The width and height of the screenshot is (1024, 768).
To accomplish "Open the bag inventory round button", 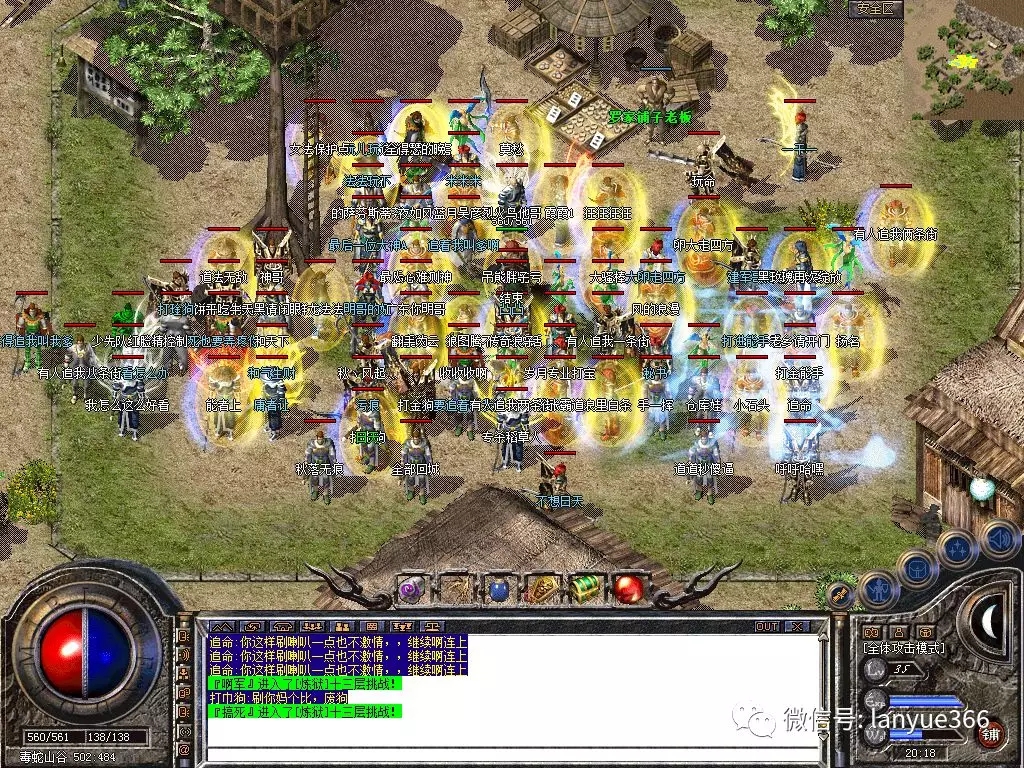I will pyautogui.click(x=916, y=569).
